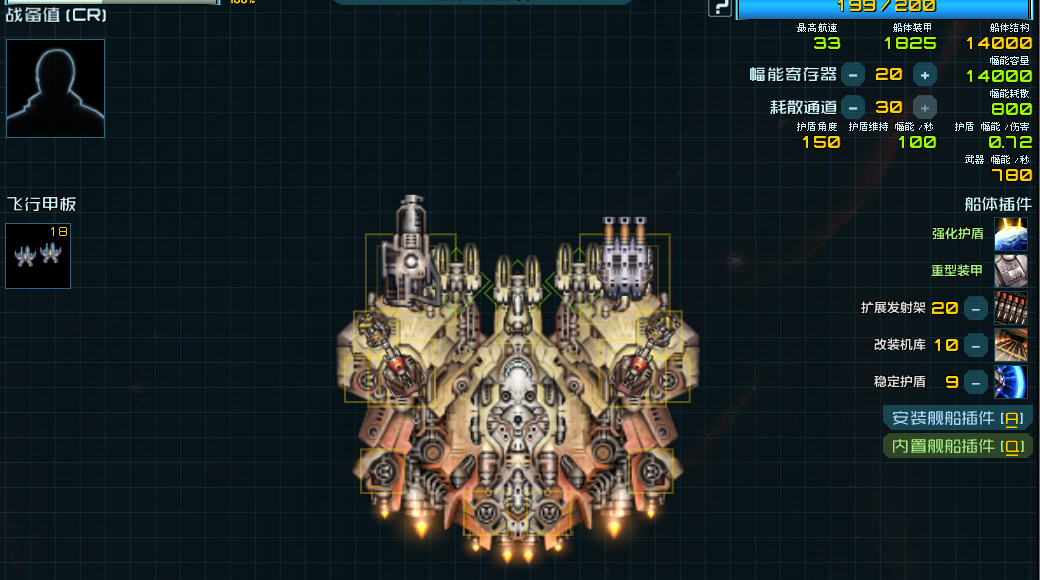Select the 重型装甲 hullmod icon
The width and height of the screenshot is (1040, 580).
click(1010, 271)
